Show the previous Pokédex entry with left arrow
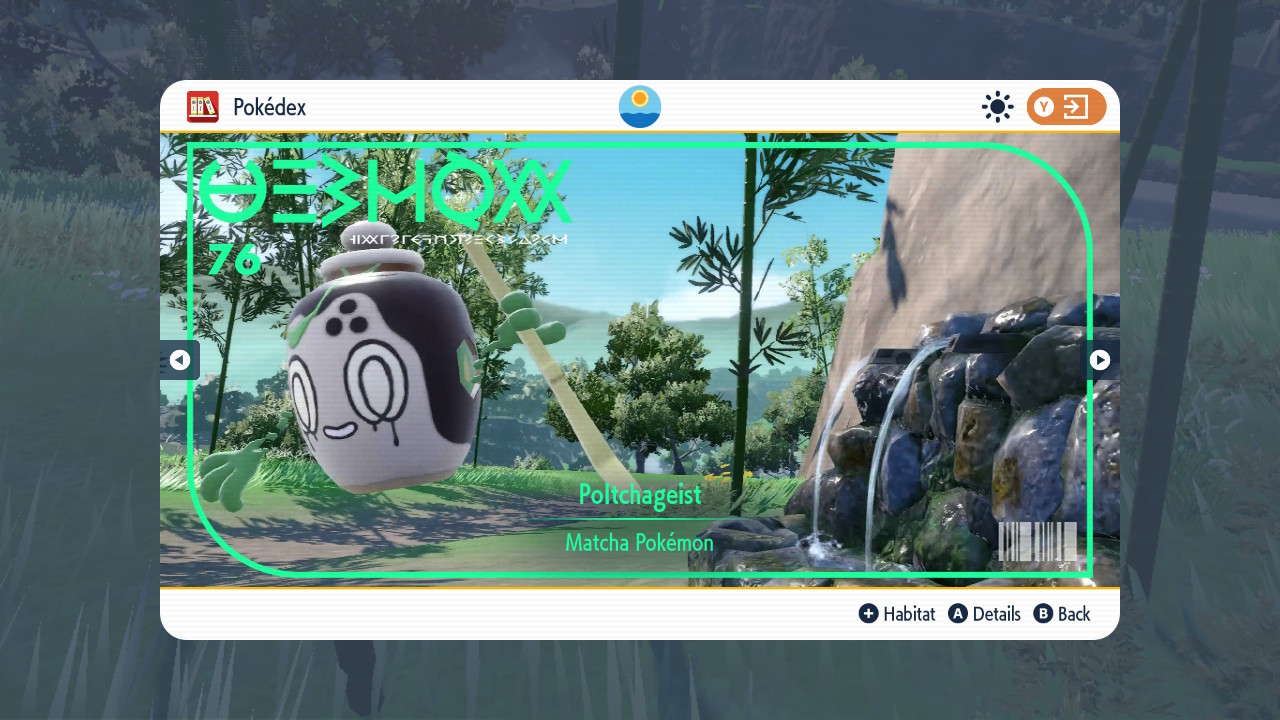The height and width of the screenshot is (720, 1280). (x=180, y=360)
